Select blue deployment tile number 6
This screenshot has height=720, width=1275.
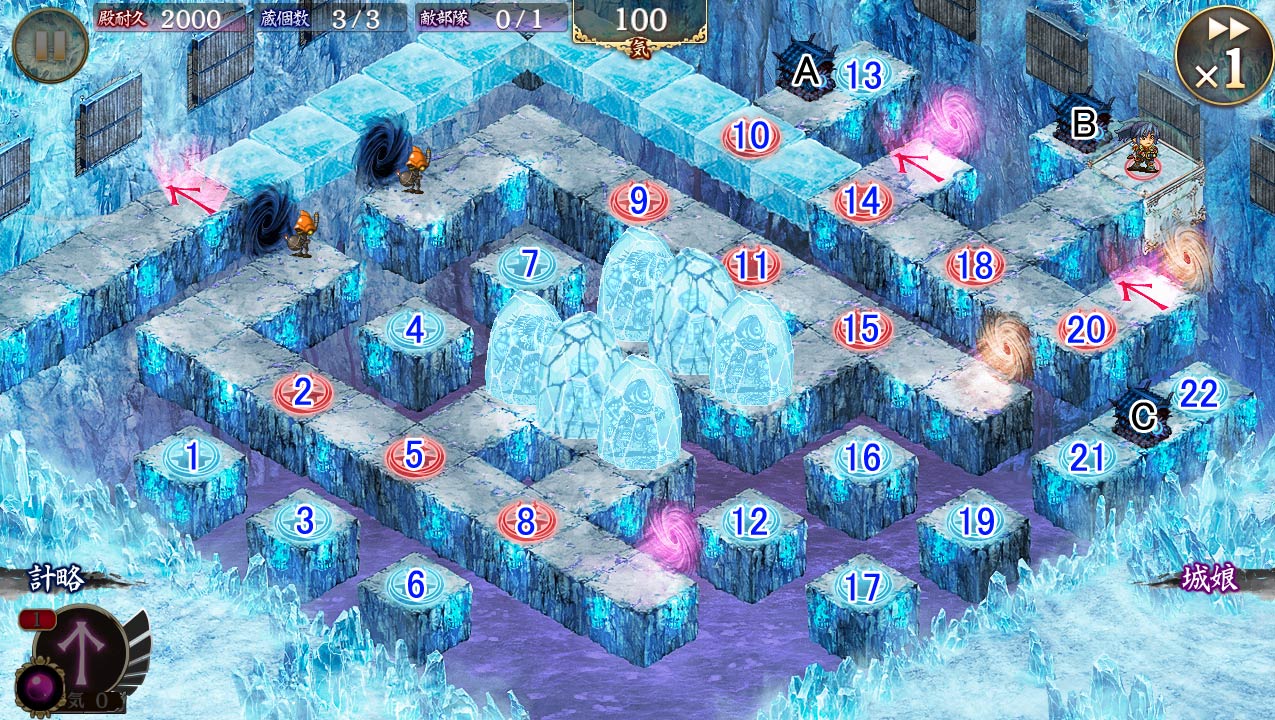[415, 584]
